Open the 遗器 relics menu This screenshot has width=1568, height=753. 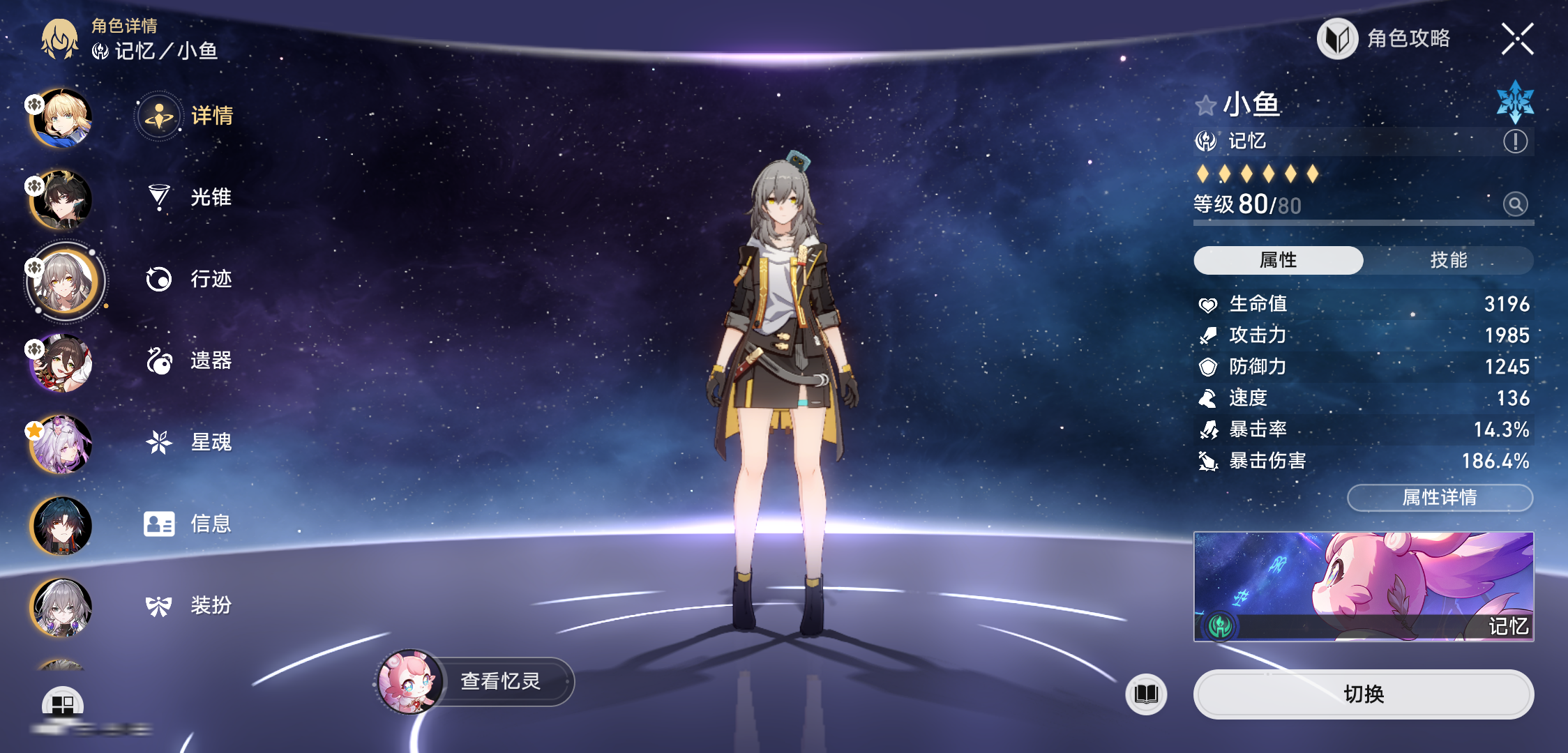pos(190,360)
